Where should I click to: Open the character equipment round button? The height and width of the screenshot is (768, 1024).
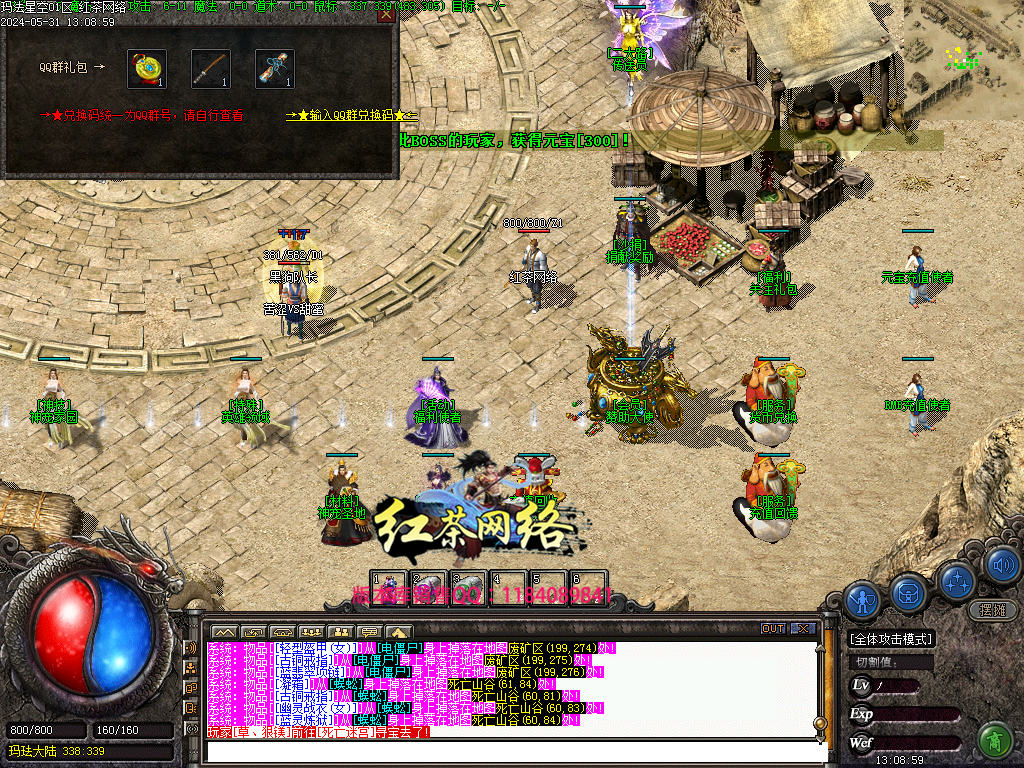click(861, 600)
